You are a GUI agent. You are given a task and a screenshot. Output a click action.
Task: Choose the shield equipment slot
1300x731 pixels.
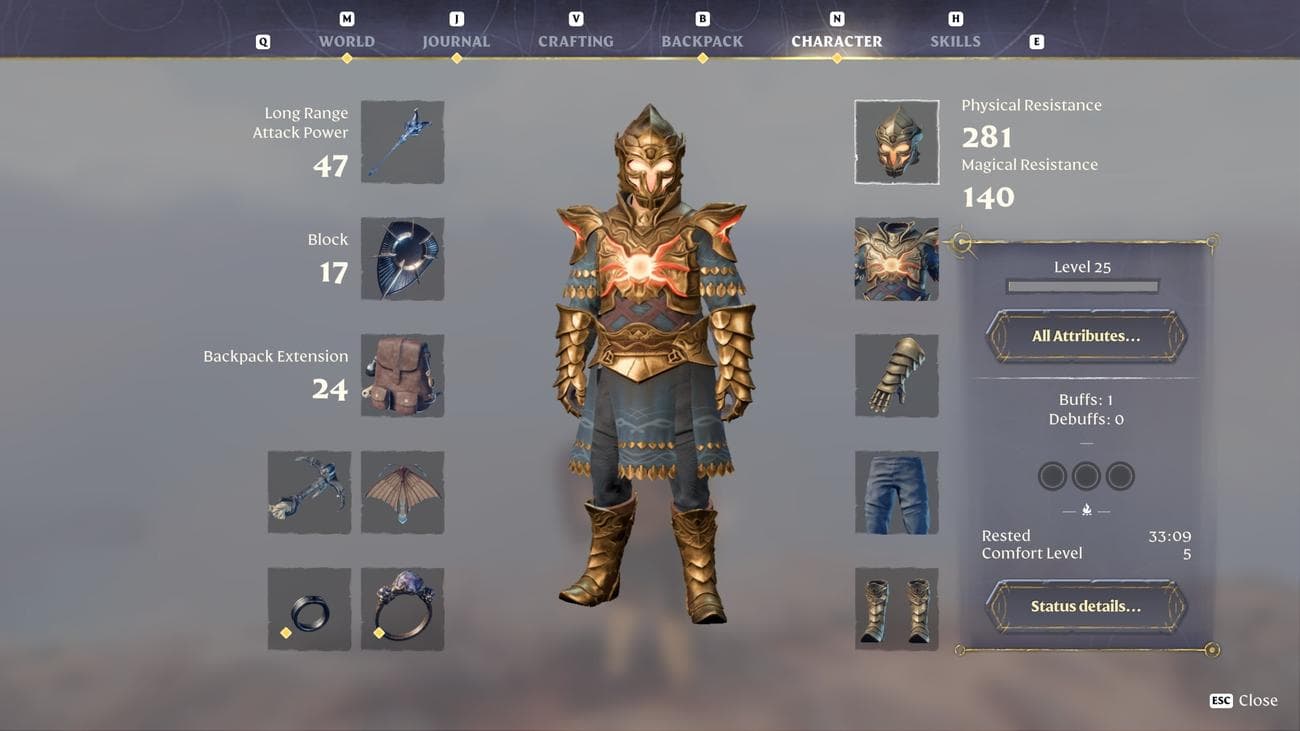tap(402, 259)
